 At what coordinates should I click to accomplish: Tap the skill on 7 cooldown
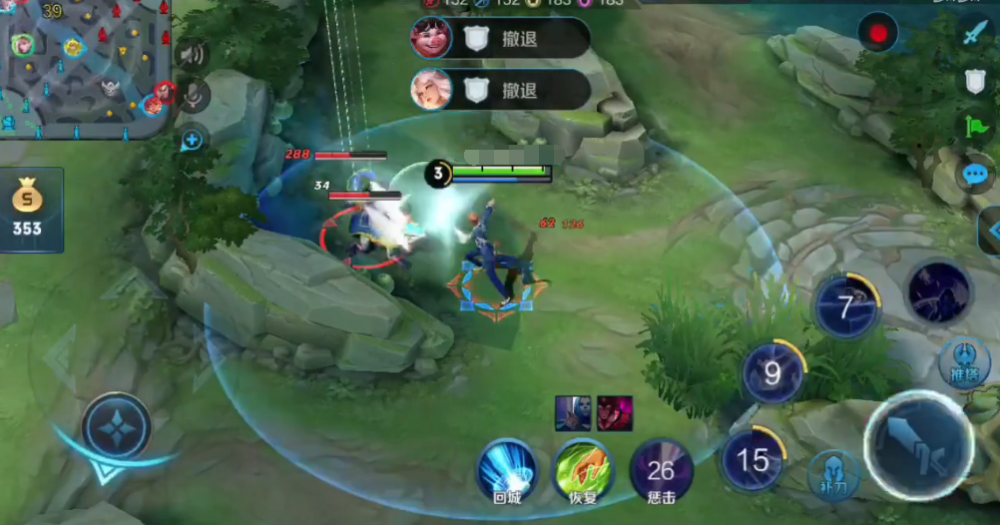click(846, 306)
